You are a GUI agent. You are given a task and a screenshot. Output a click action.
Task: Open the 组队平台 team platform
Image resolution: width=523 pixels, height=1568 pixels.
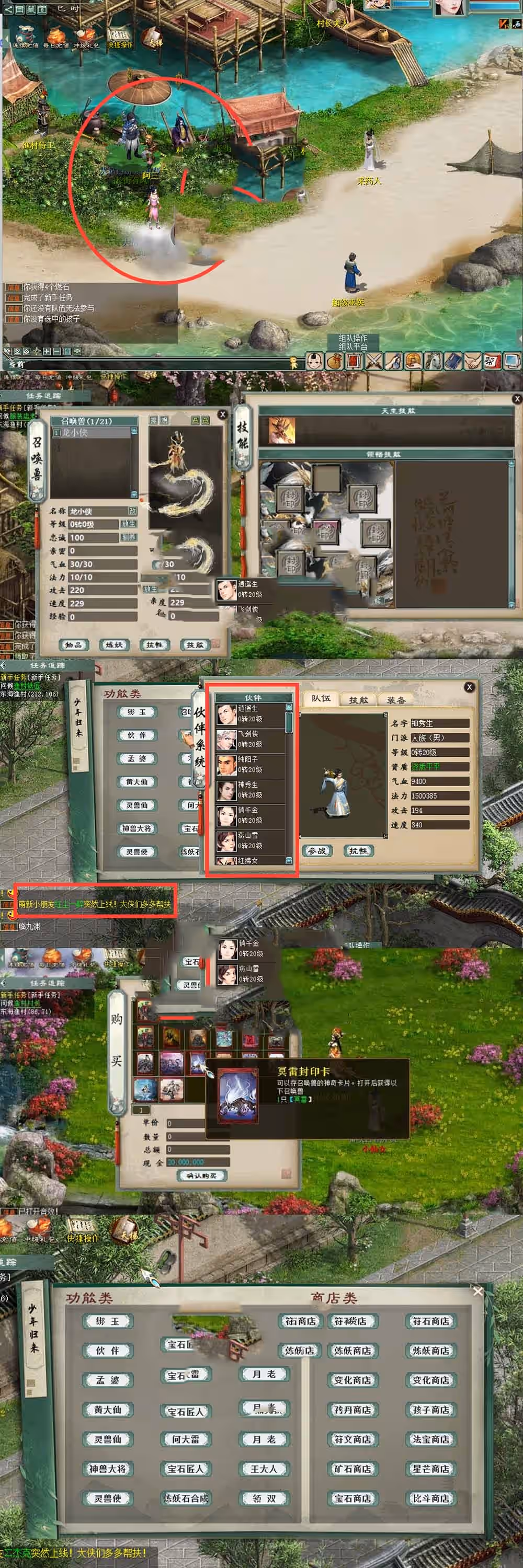point(353,347)
